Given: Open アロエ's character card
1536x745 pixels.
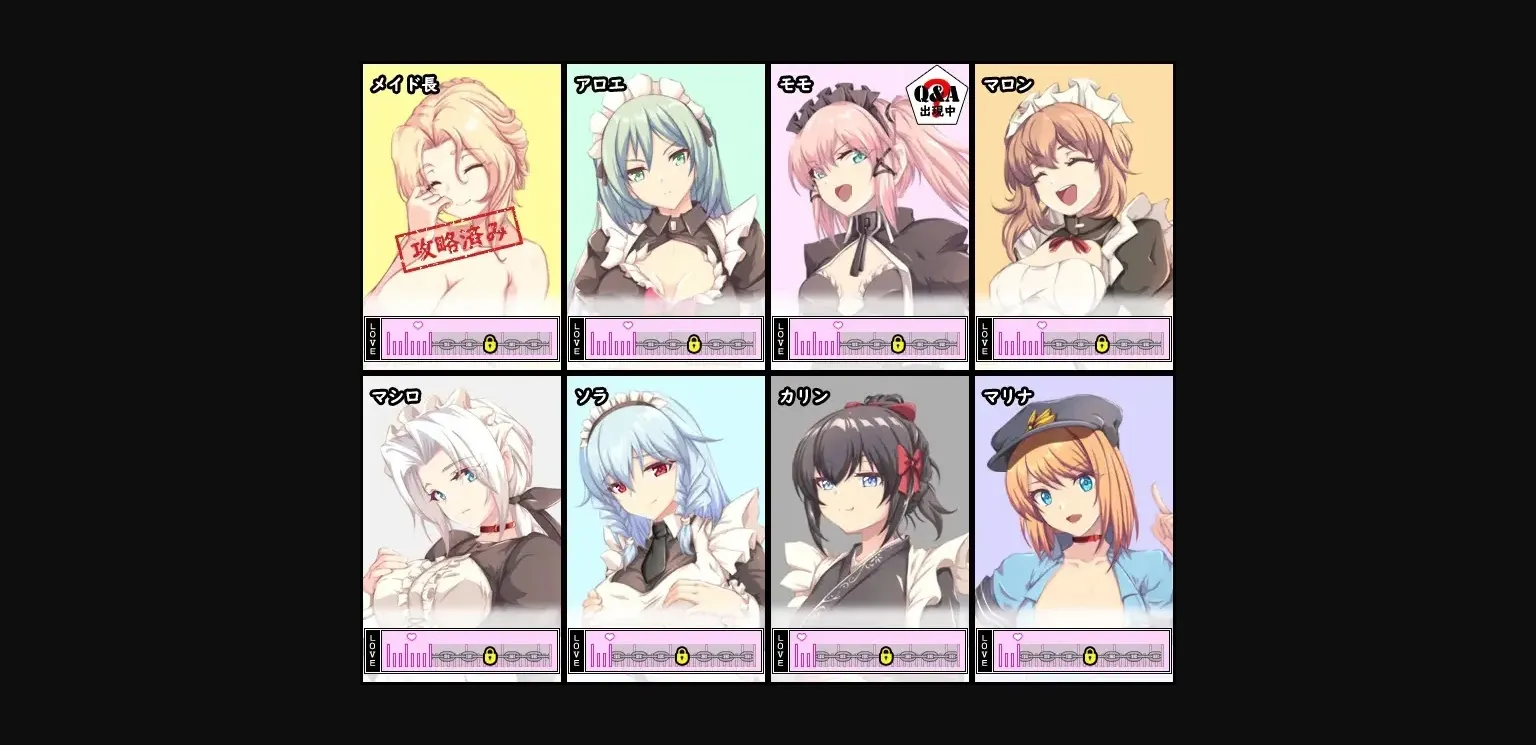Looking at the screenshot, I should point(665,190).
